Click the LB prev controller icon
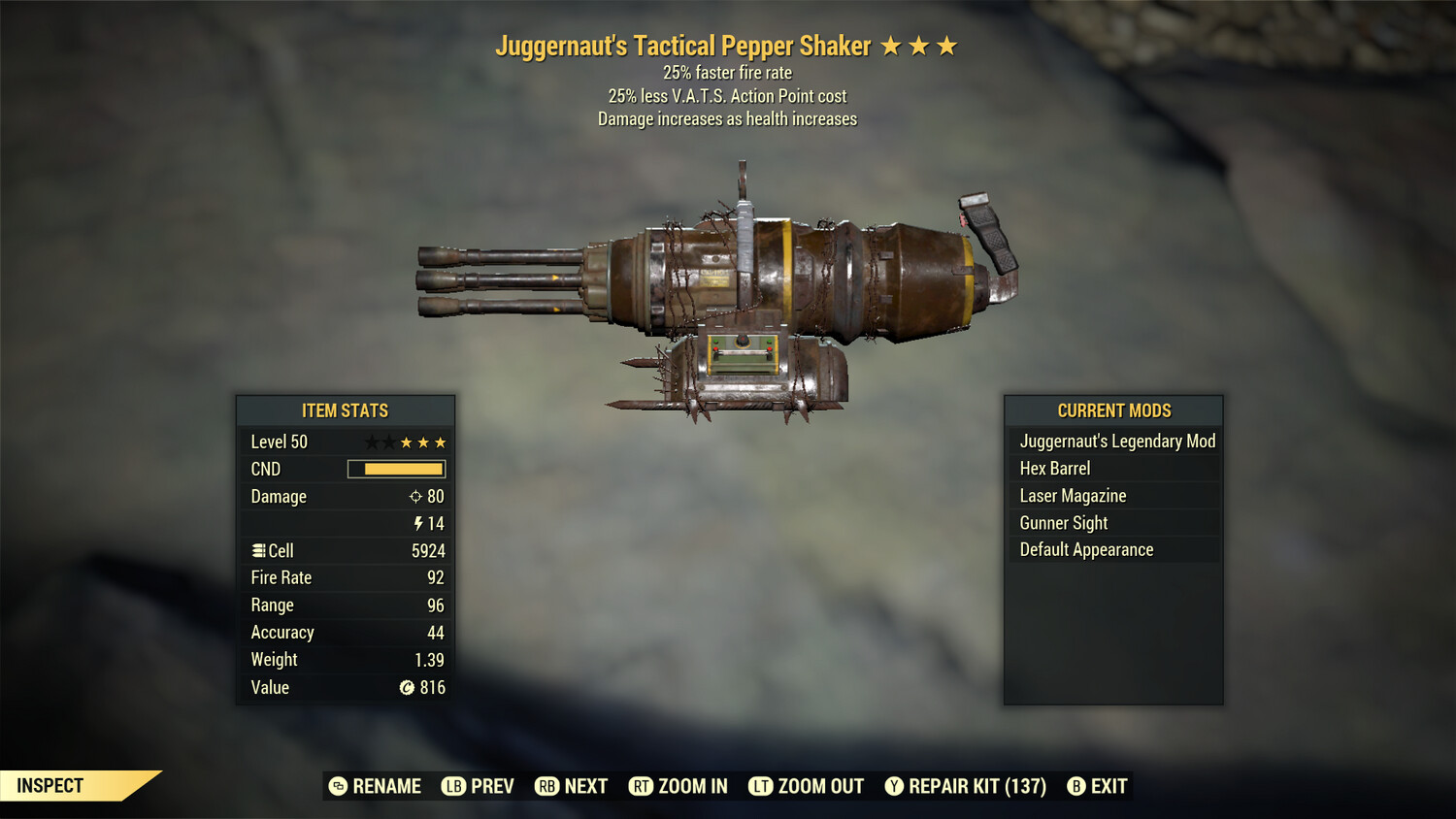The image size is (1456, 819). (452, 786)
